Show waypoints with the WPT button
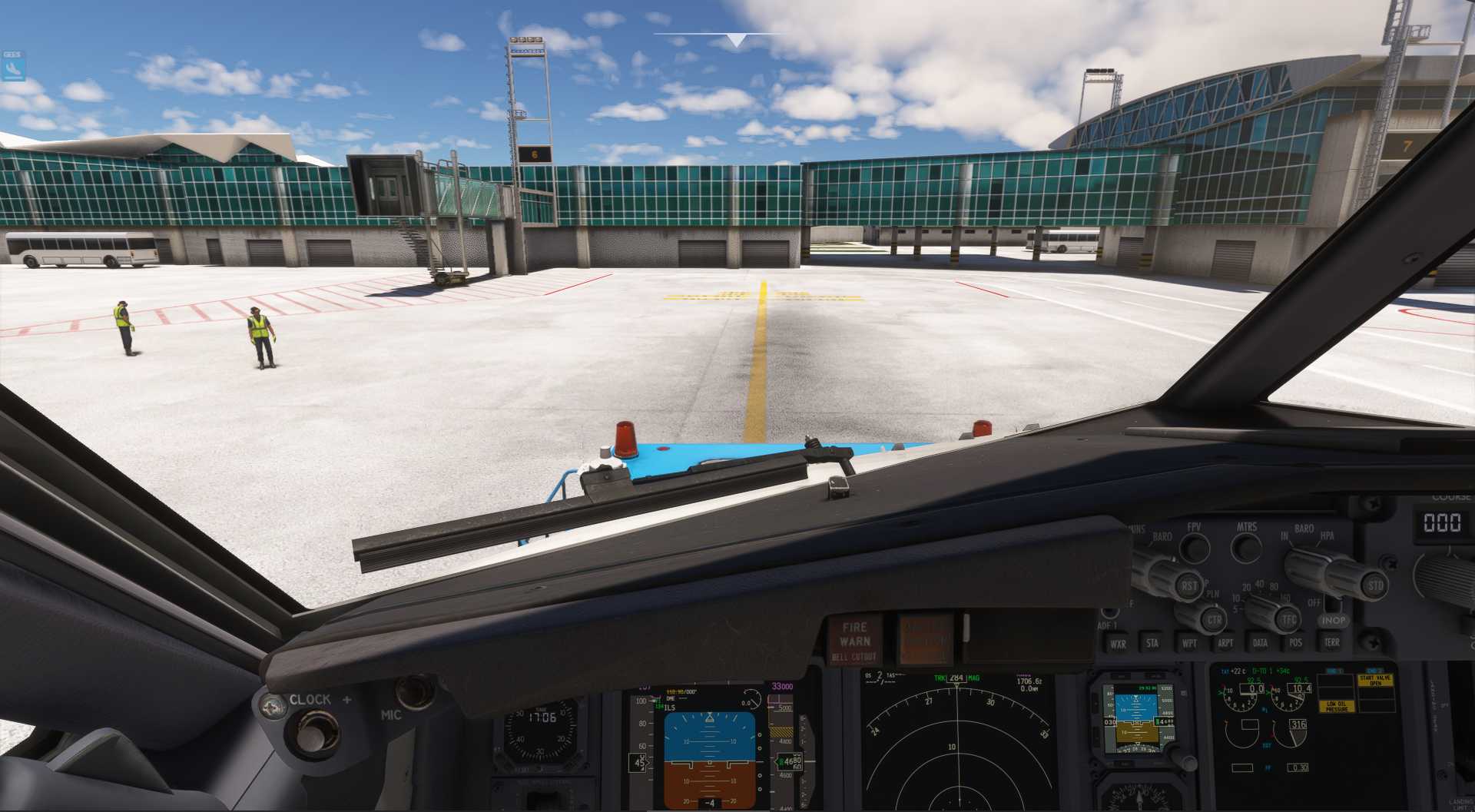Image resolution: width=1475 pixels, height=812 pixels. pyautogui.click(x=1189, y=644)
